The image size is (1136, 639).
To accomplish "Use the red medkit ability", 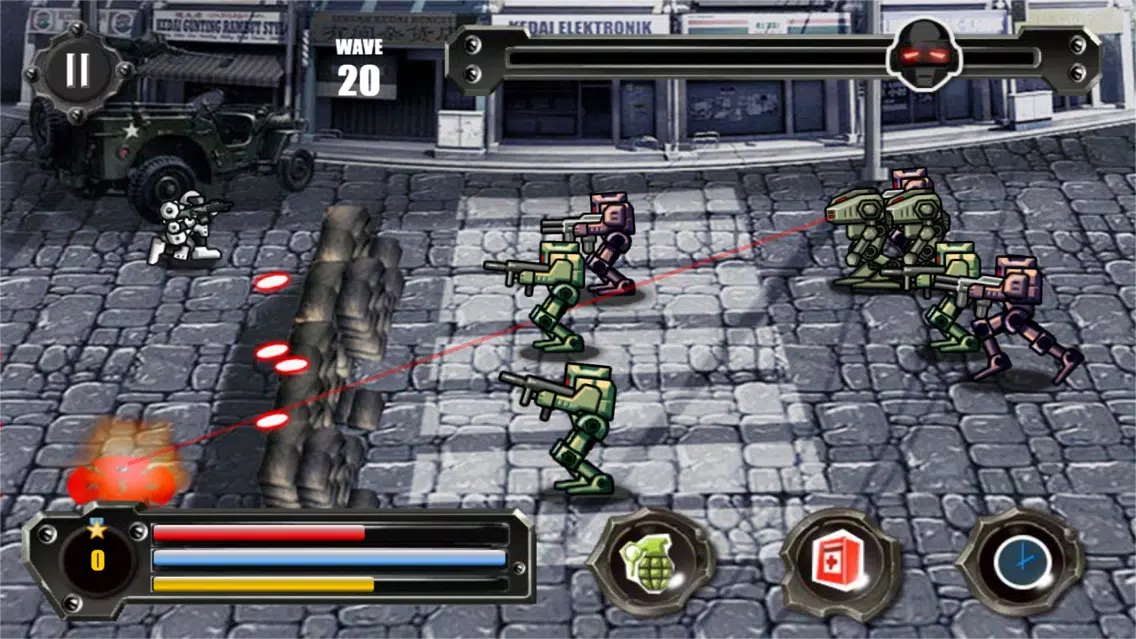I will pyautogui.click(x=837, y=565).
